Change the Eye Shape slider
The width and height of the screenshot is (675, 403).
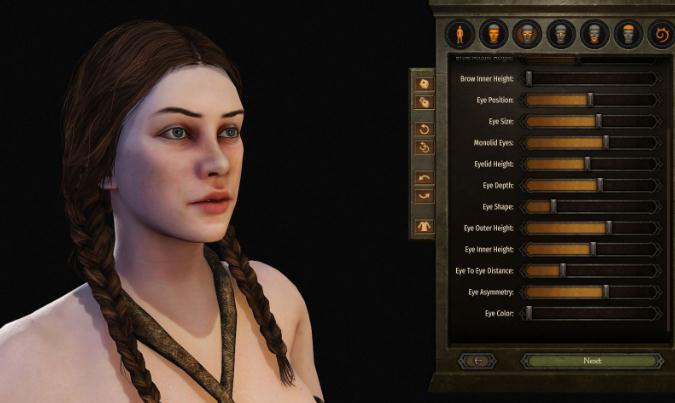[553, 206]
